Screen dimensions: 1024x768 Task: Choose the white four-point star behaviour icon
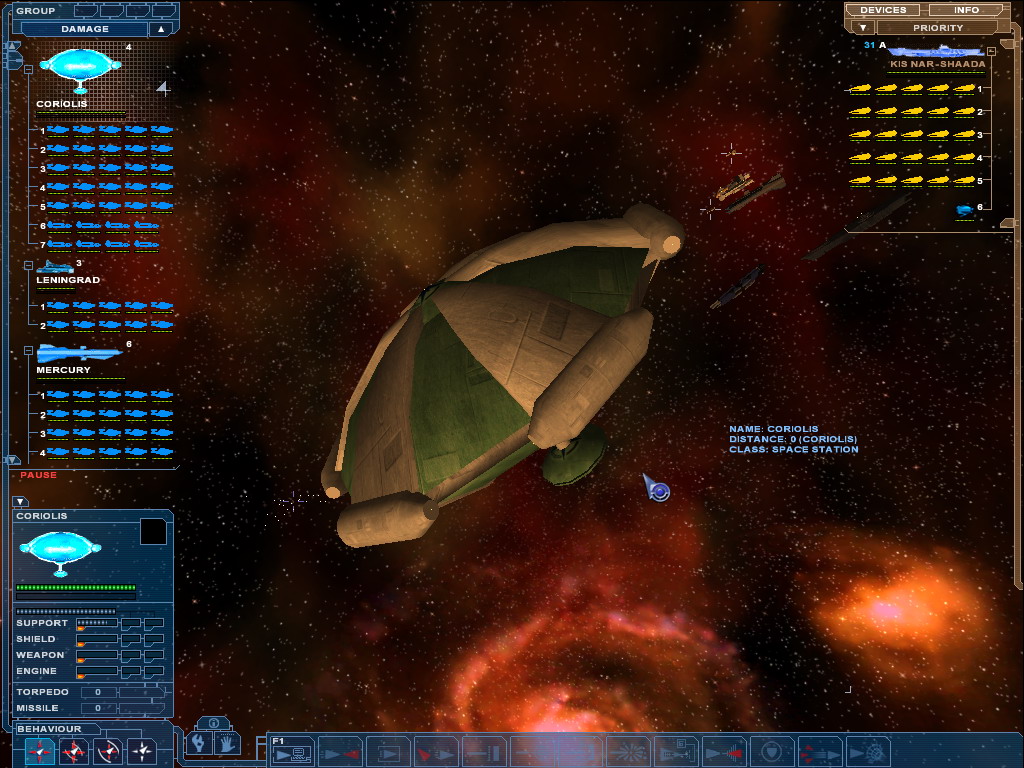(142, 750)
